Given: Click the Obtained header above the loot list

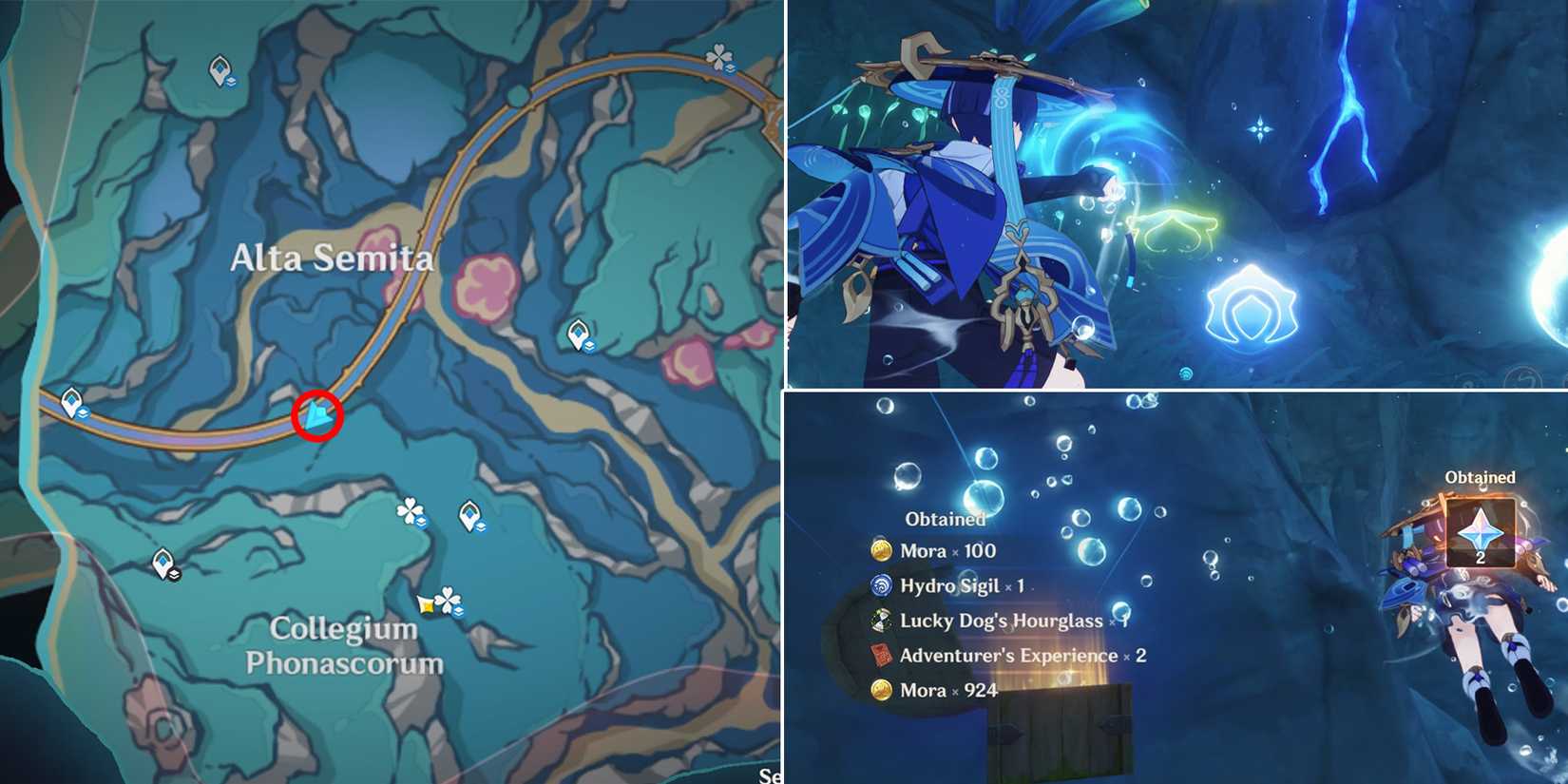Looking at the screenshot, I should 946,520.
